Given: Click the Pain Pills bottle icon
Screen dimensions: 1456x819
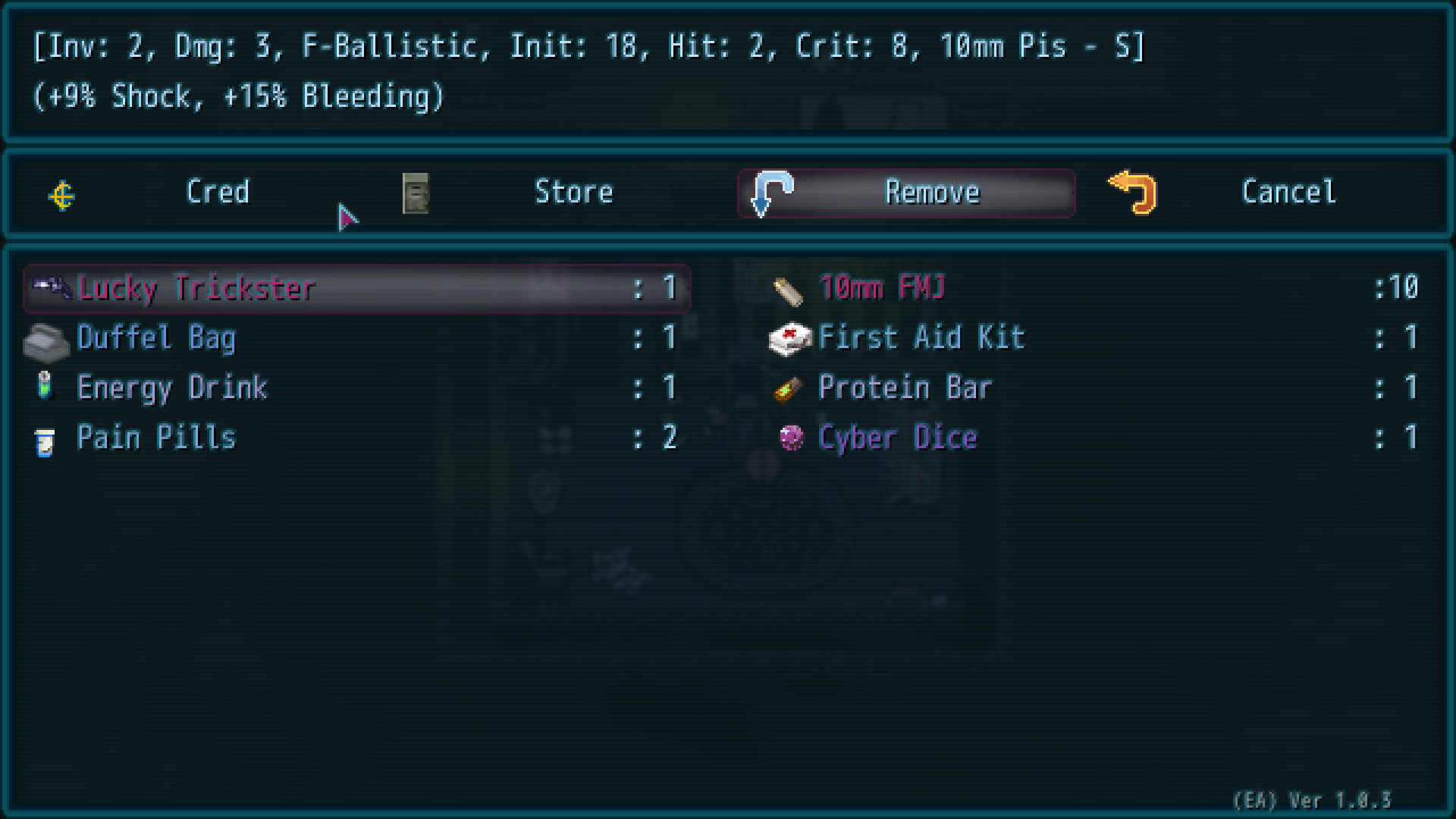Looking at the screenshot, I should click(x=47, y=438).
